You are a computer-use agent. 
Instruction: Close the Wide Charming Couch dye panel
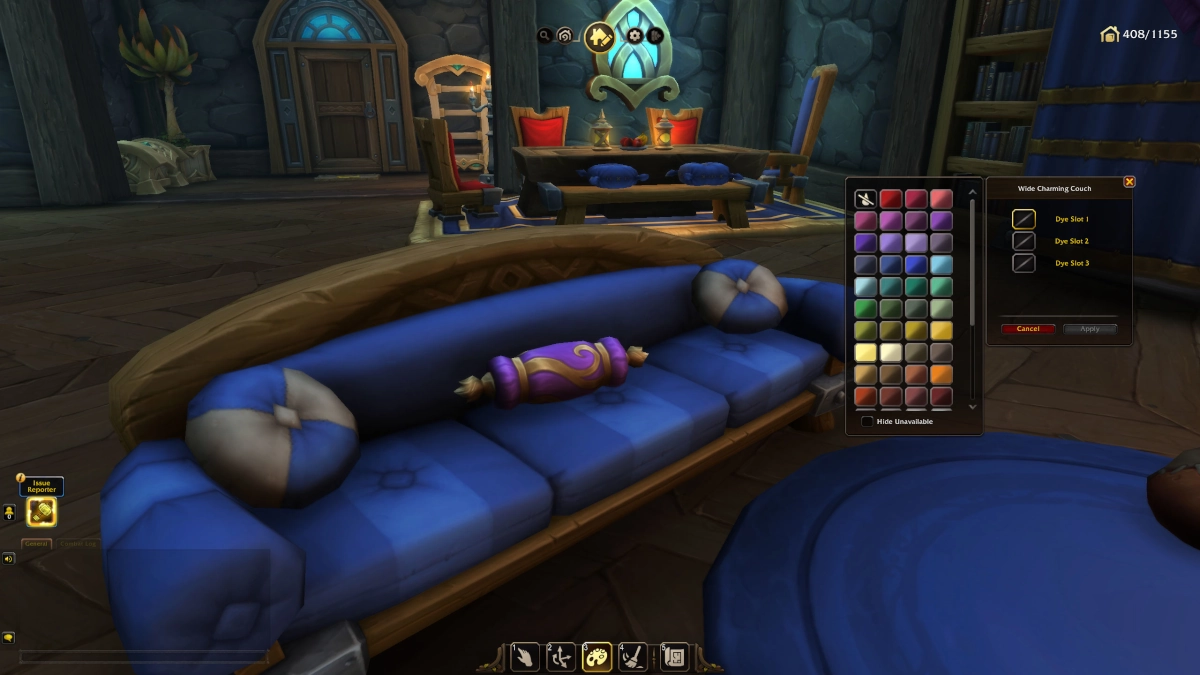coord(1129,182)
